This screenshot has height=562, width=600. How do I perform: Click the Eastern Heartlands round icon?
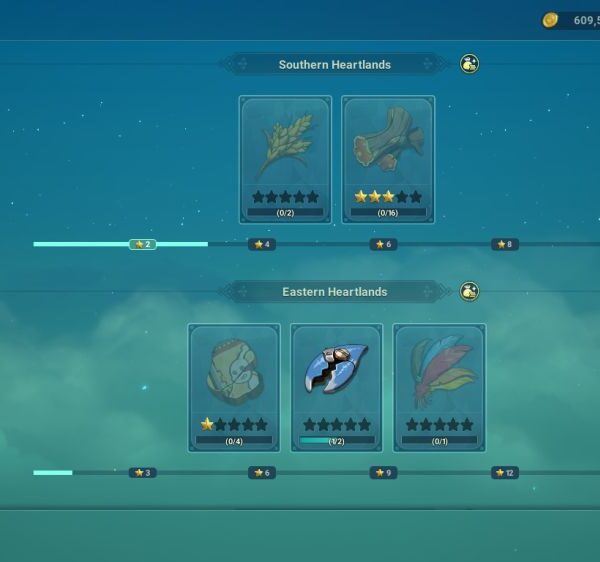(469, 292)
